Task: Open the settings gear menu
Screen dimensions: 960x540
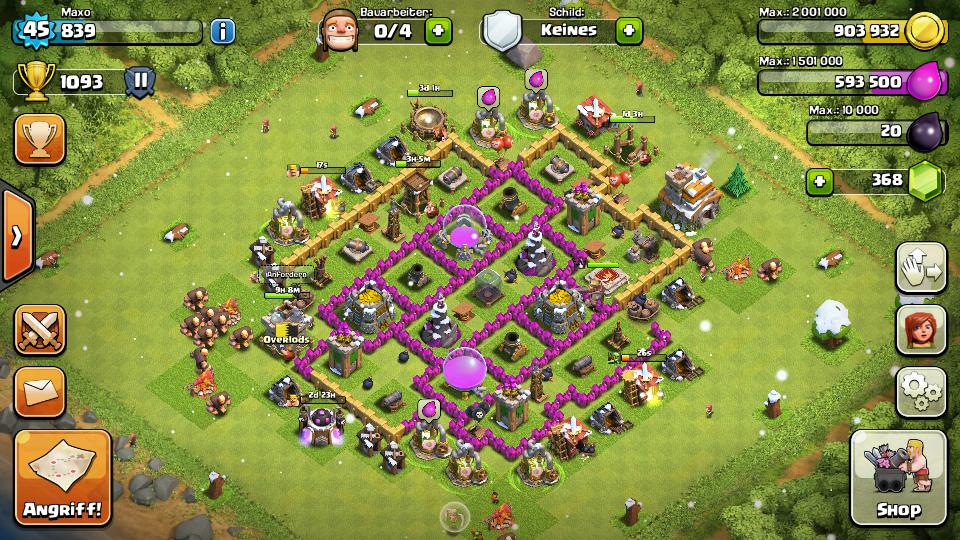Action: coord(921,391)
